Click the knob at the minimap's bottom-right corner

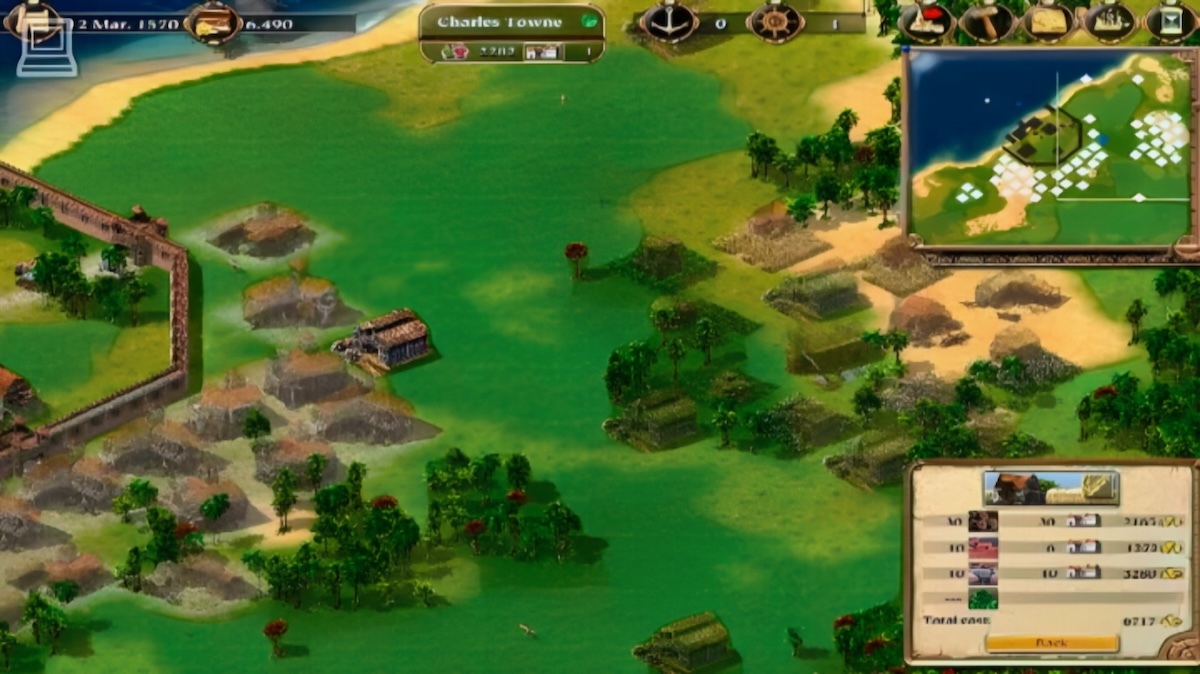pyautogui.click(x=1185, y=247)
